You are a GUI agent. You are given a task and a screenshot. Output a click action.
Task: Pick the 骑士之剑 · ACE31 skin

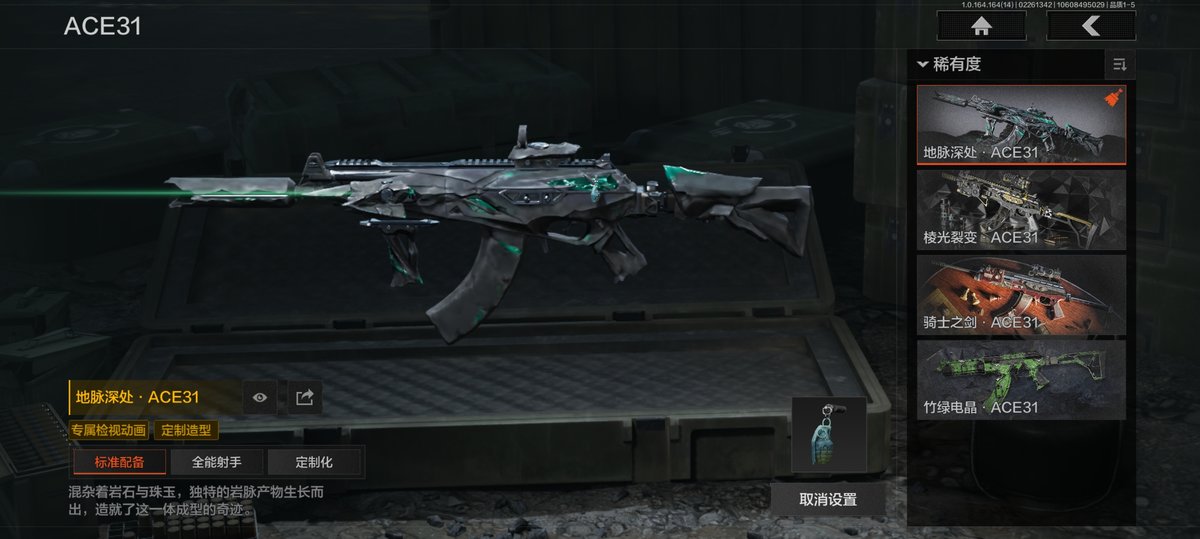coord(1021,294)
